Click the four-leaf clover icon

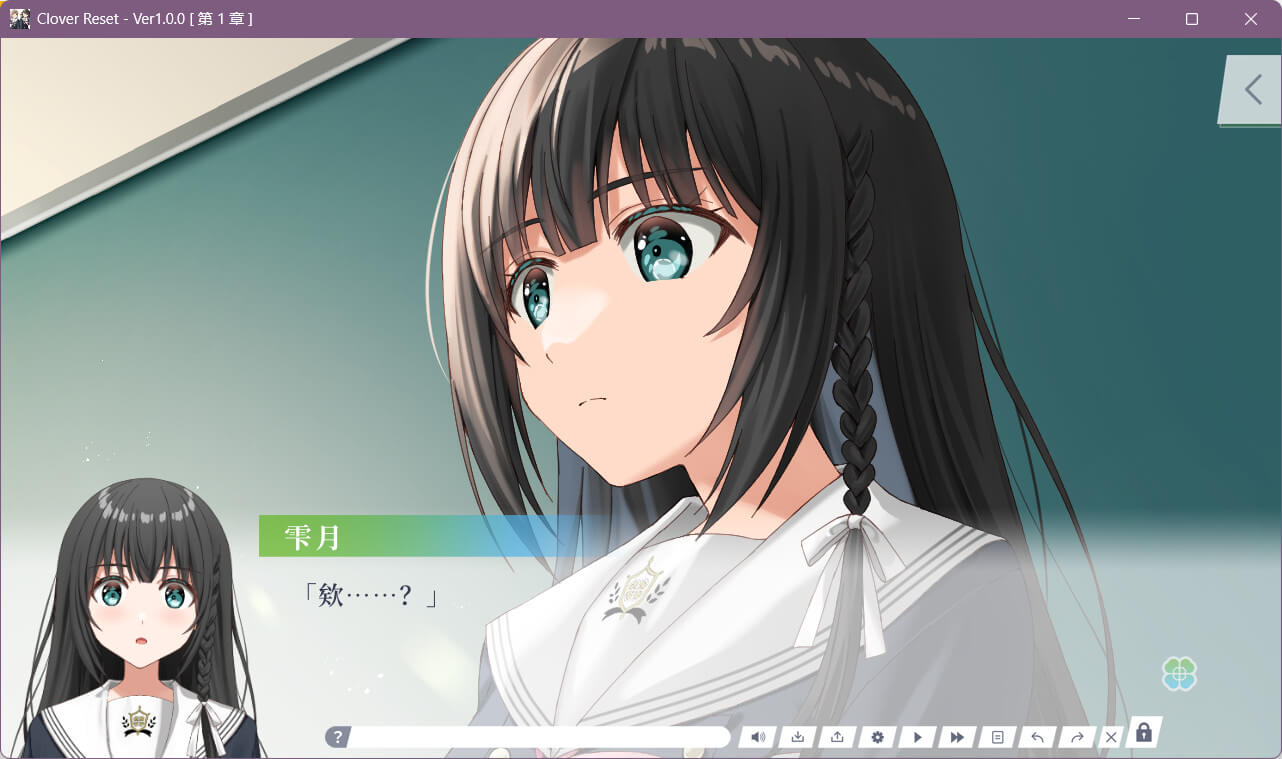coord(1180,675)
